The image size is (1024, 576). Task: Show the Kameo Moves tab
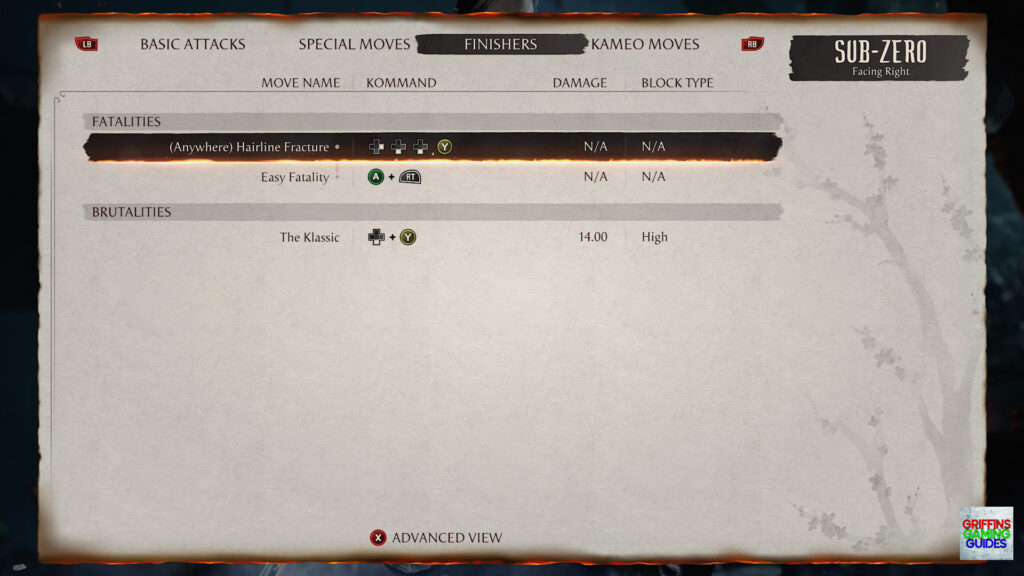645,44
